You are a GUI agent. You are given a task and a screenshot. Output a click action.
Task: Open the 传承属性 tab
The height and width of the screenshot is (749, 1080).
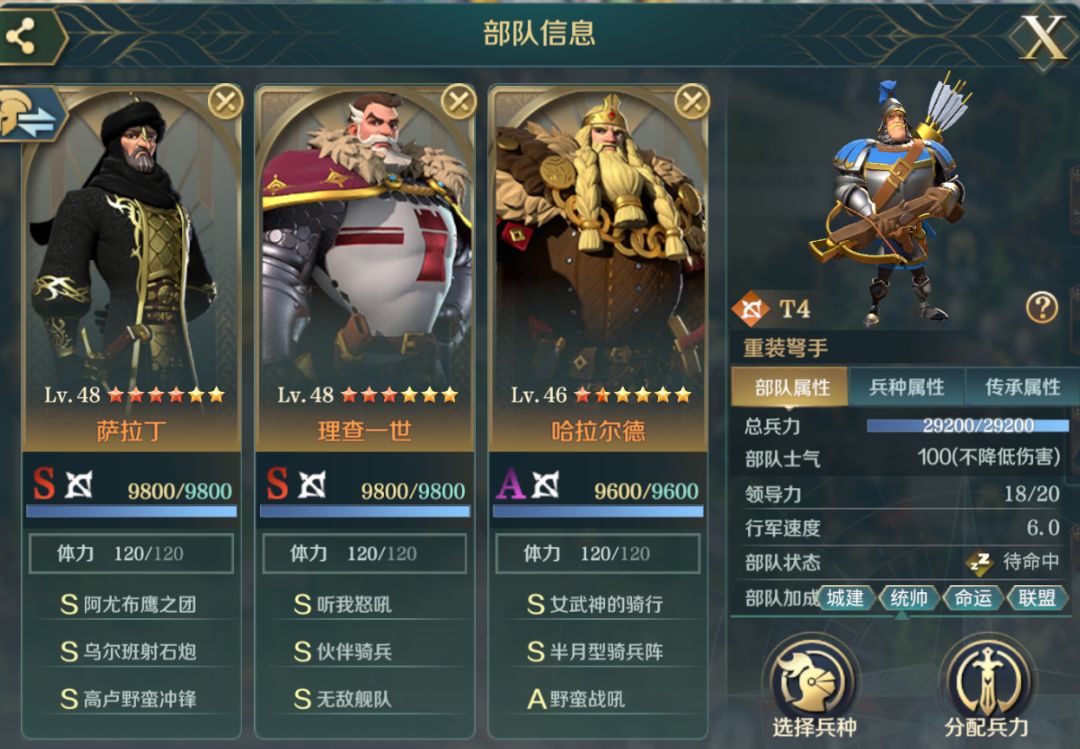click(1022, 388)
